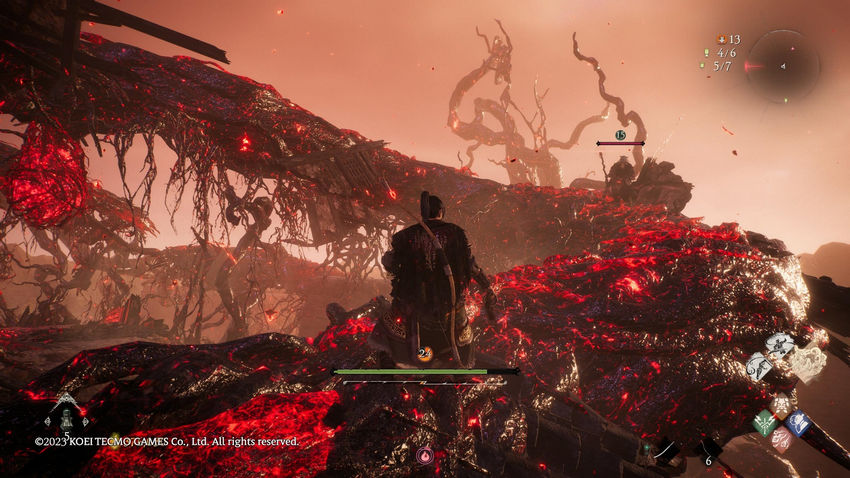Cast the green wizardry spell icon
This screenshot has height=478, width=850.
(x=765, y=423)
